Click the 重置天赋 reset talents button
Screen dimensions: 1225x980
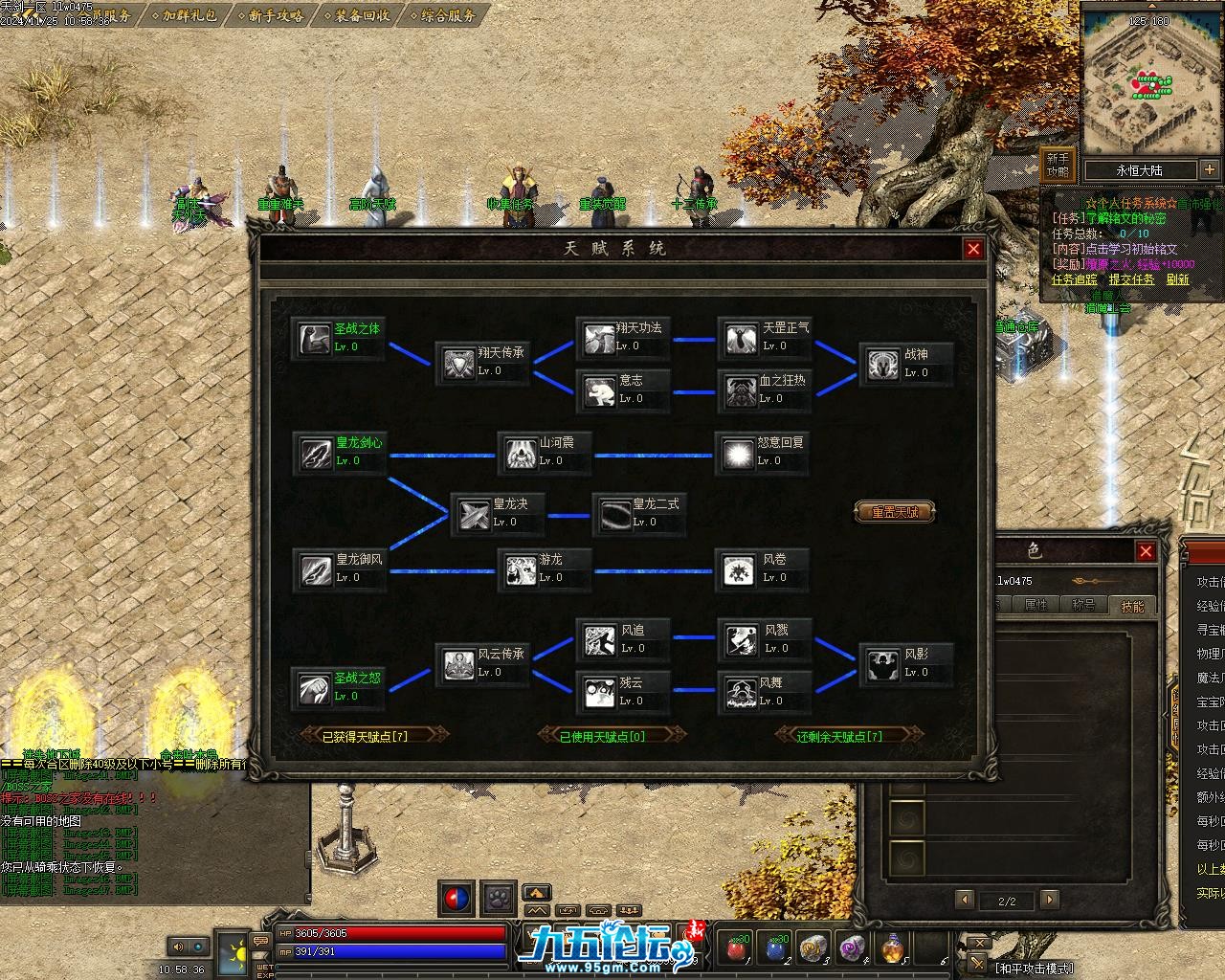click(894, 512)
